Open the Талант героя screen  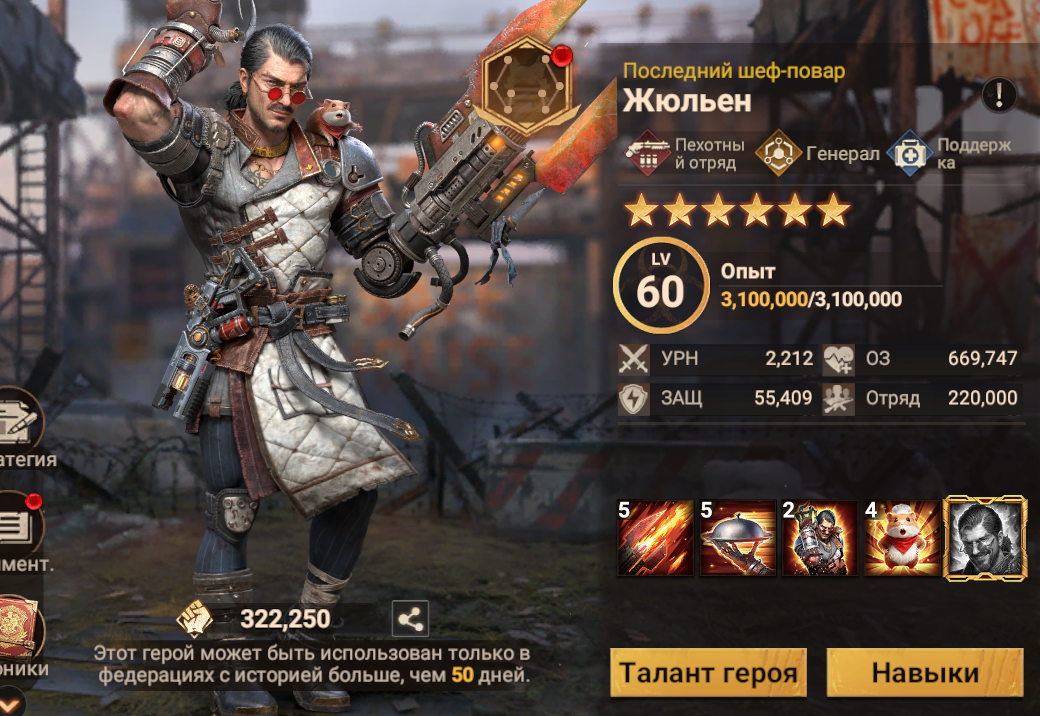click(x=708, y=672)
